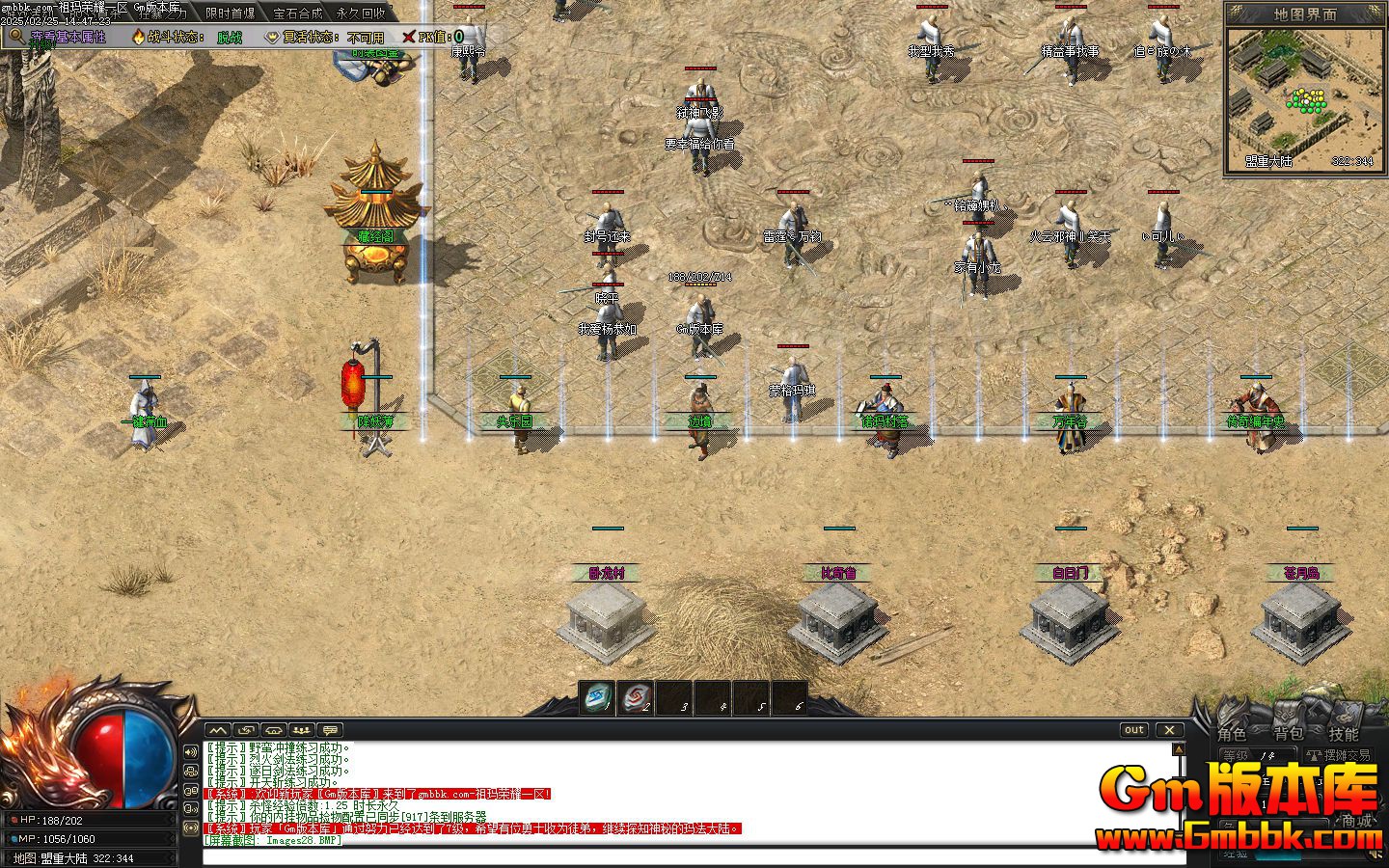Open the 宝石合成 gem crafting tab
1389x868 pixels.
point(297,14)
